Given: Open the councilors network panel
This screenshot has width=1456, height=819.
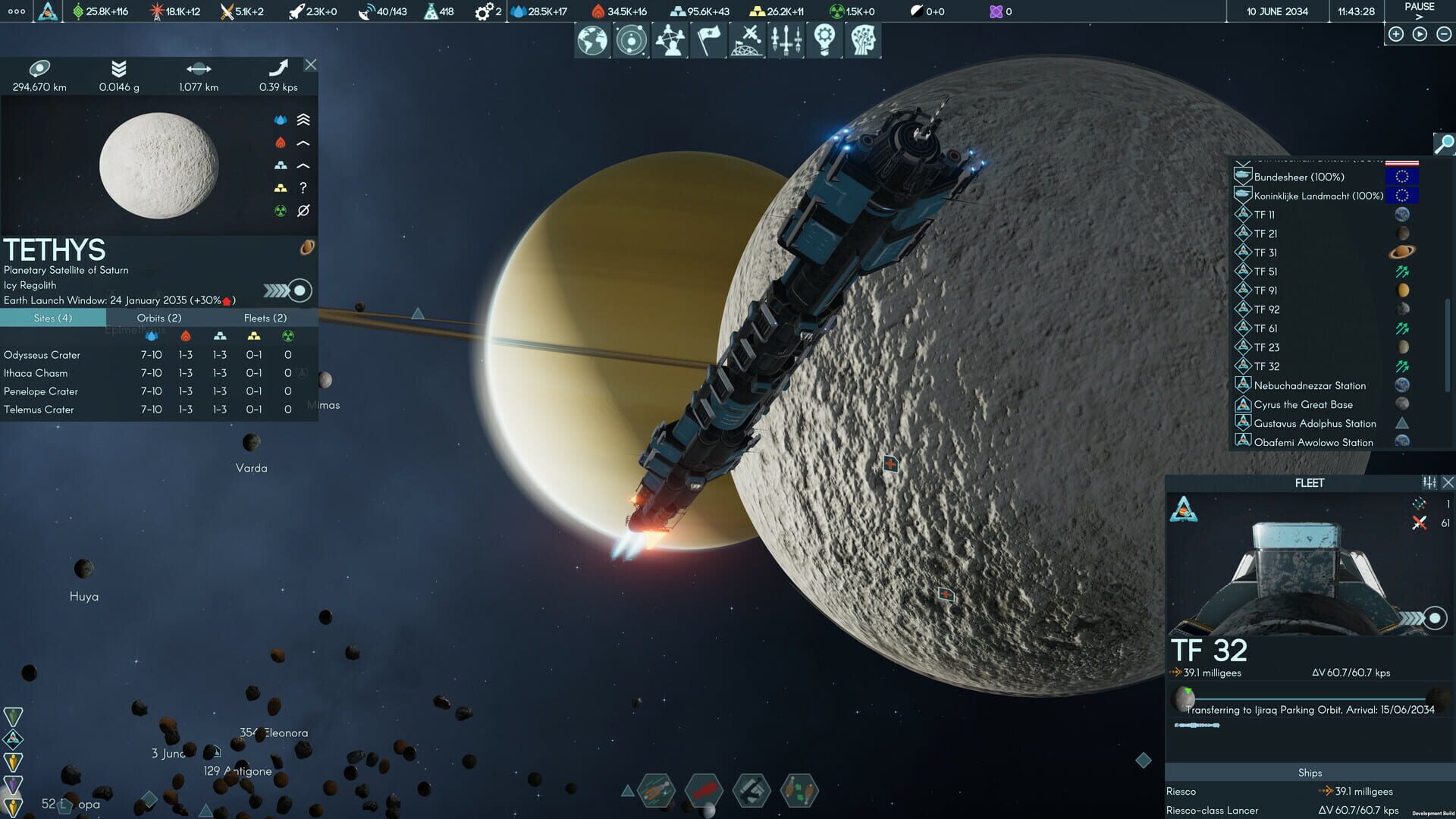Looking at the screenshot, I should click(x=670, y=39).
